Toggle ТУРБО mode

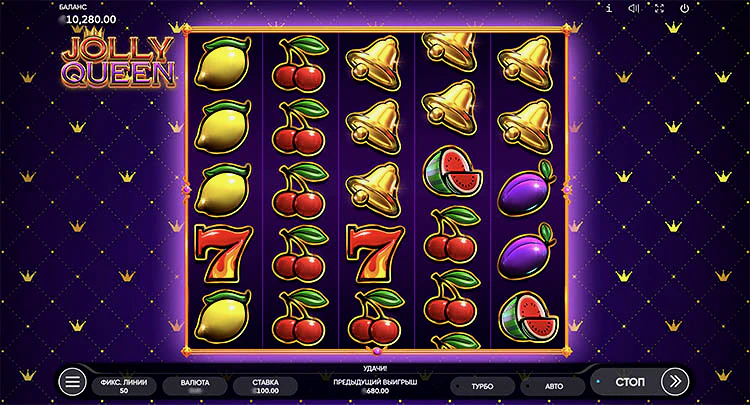coord(483,385)
